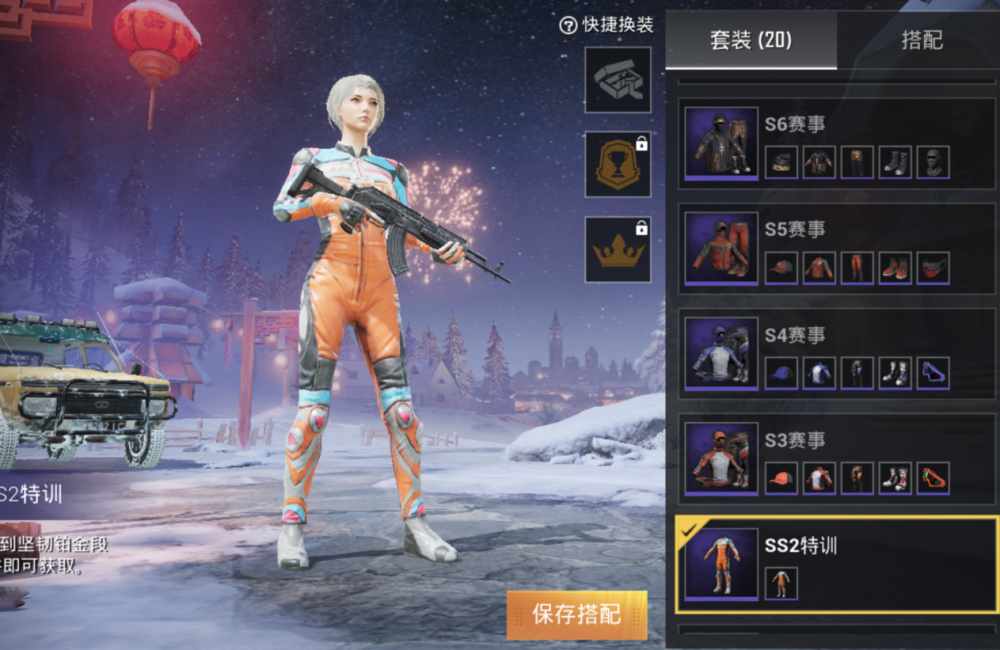Choose the S6赛事 head mask item icon
Viewport: 1000px width, 650px height.
pos(933,162)
